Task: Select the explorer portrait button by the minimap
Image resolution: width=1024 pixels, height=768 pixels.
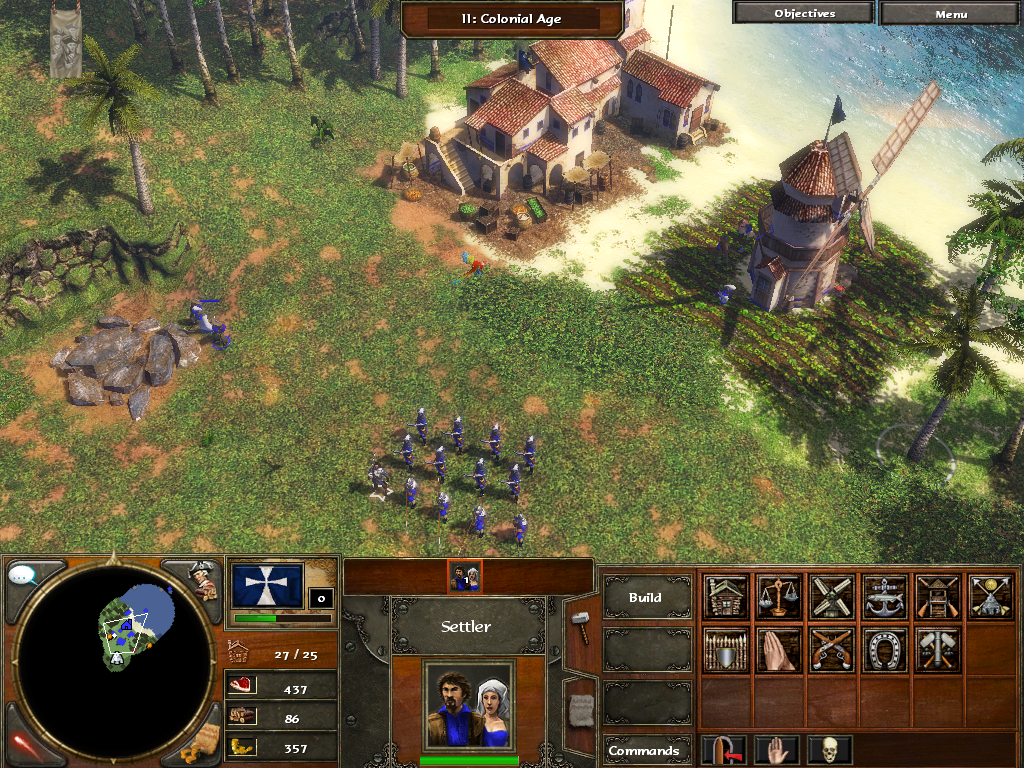Action: click(x=204, y=579)
